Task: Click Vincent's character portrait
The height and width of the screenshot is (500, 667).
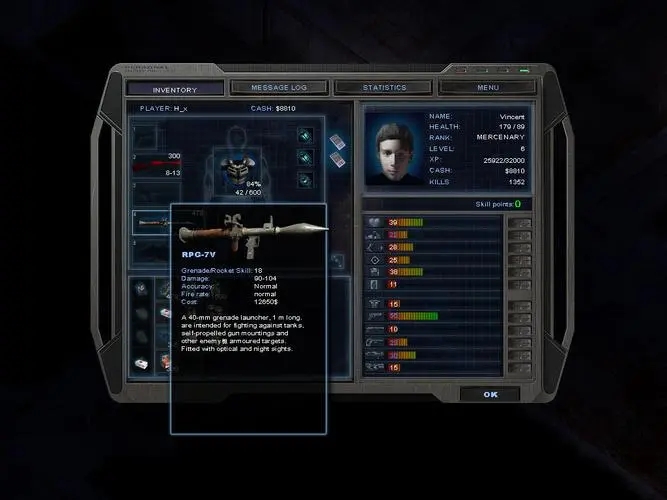Action: [x=394, y=150]
